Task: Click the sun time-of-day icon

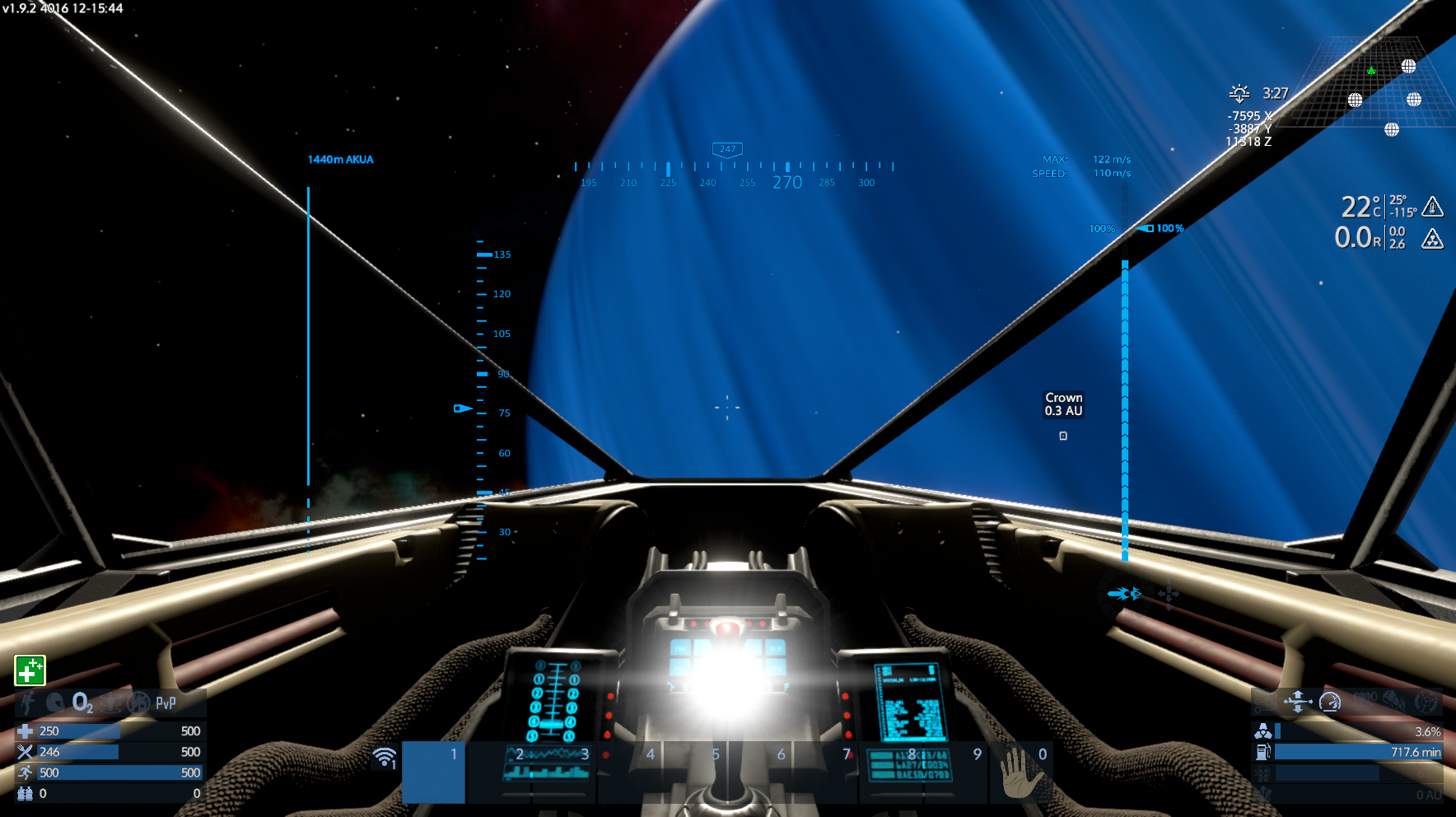Action: click(1239, 93)
